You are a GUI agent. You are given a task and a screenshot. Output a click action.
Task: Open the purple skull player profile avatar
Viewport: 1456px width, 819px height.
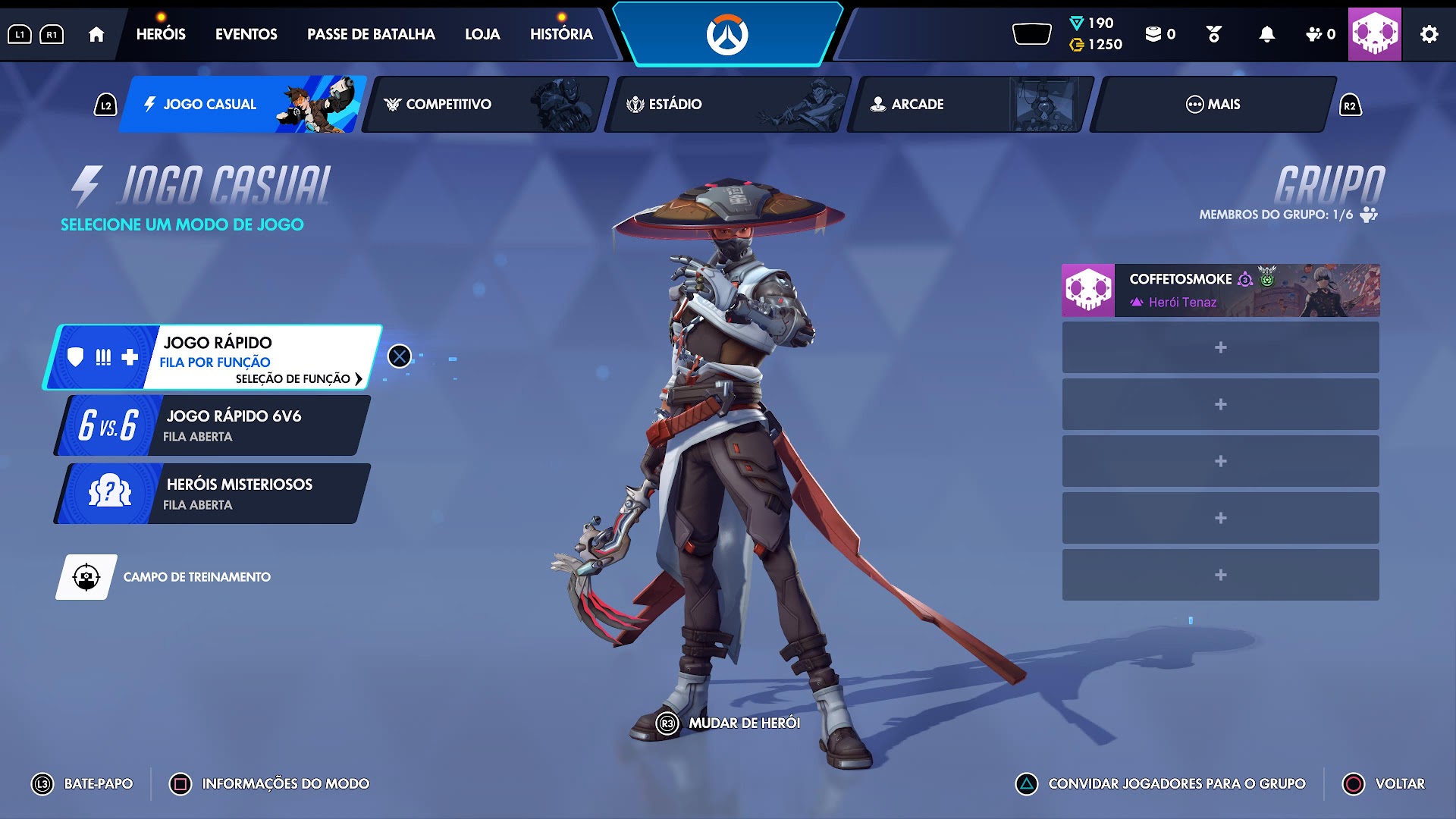click(x=1374, y=34)
